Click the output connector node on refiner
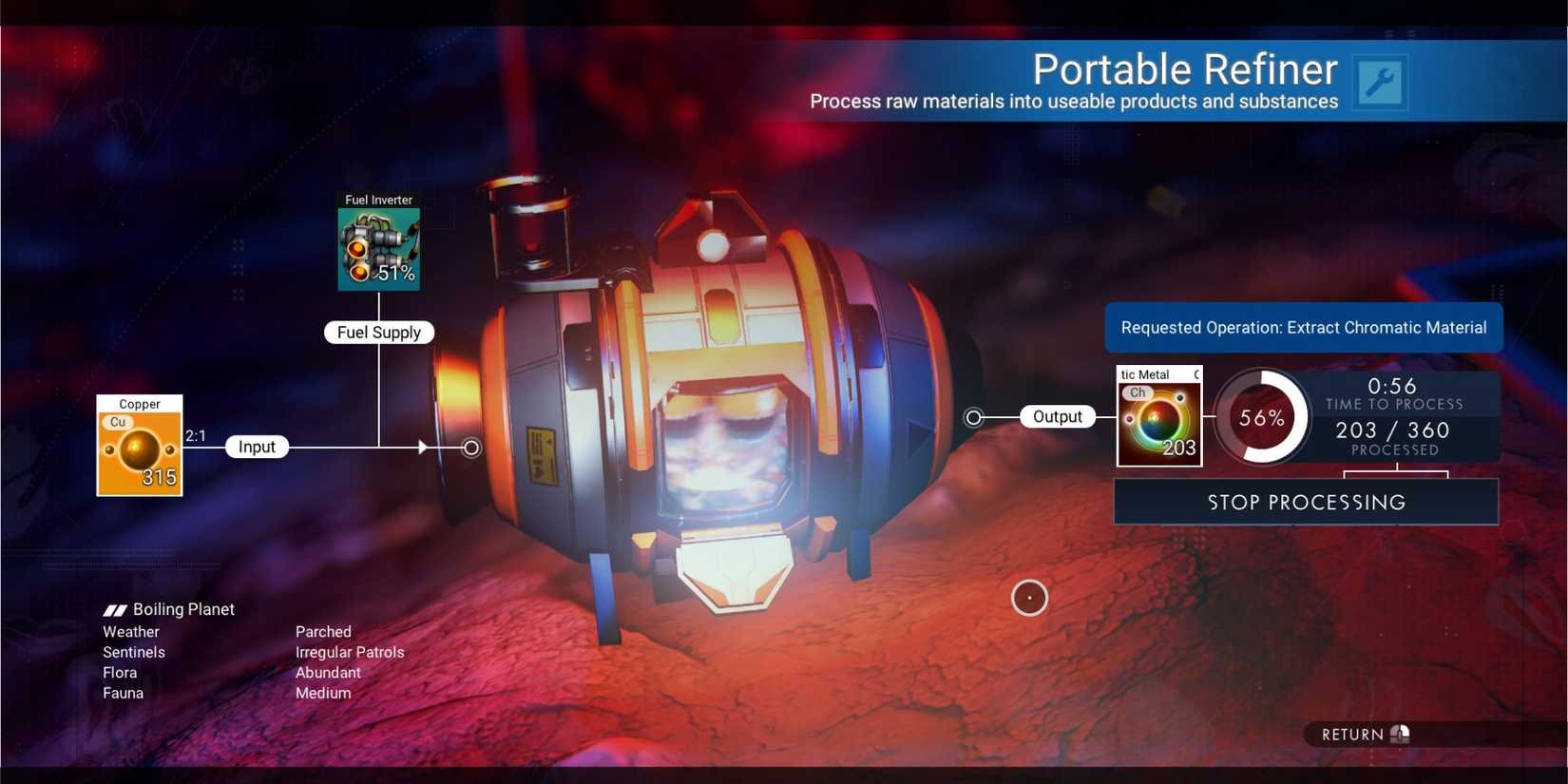This screenshot has height=784, width=1568. [973, 416]
